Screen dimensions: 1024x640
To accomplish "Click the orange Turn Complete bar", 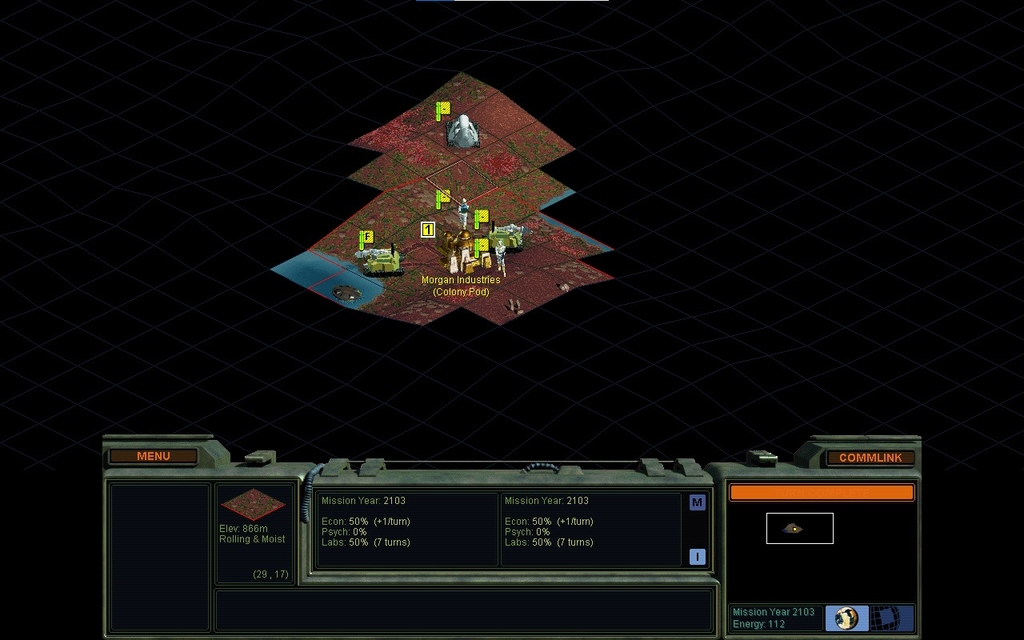I will point(821,492).
